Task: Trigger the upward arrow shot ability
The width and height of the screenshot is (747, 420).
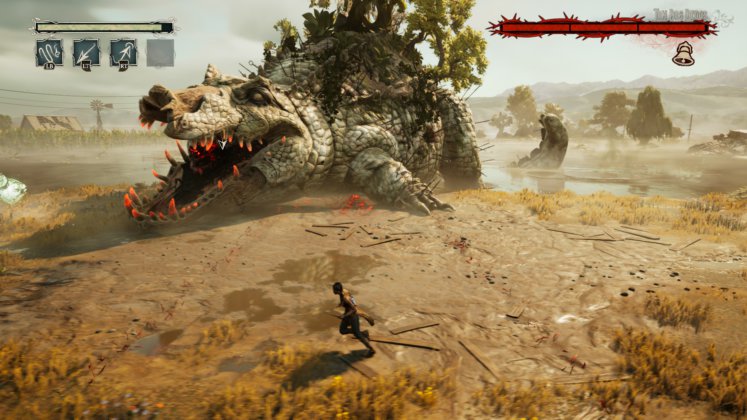Action: pos(123,52)
